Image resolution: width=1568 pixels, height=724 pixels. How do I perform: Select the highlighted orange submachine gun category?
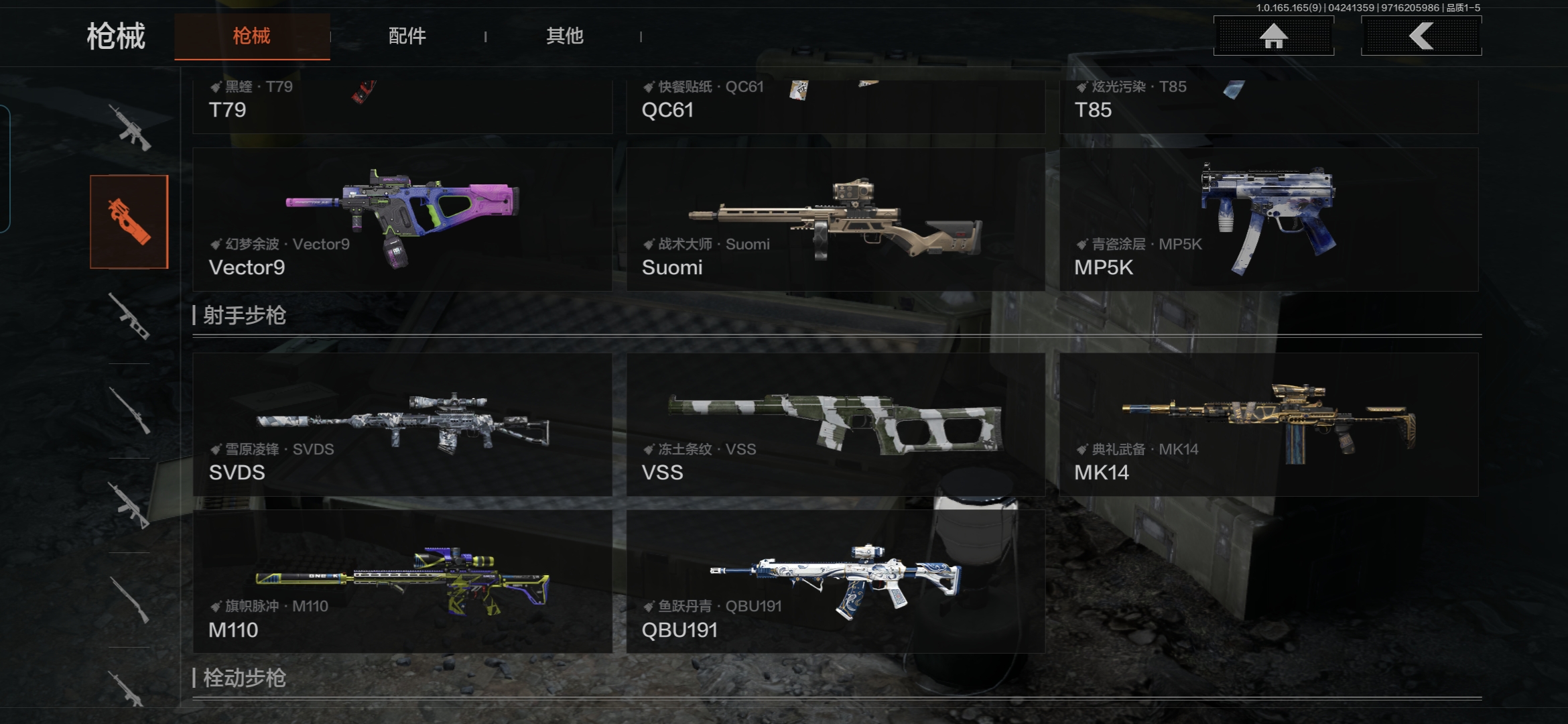pos(129,222)
